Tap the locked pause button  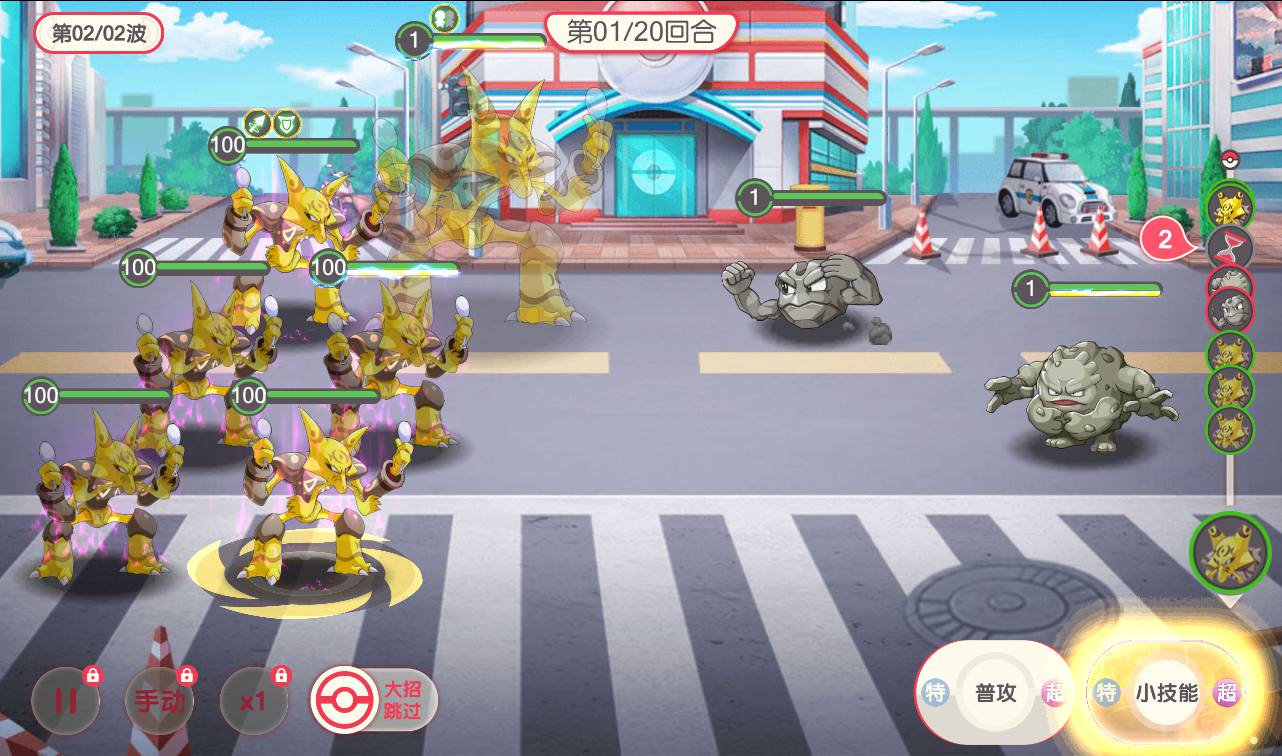point(65,699)
